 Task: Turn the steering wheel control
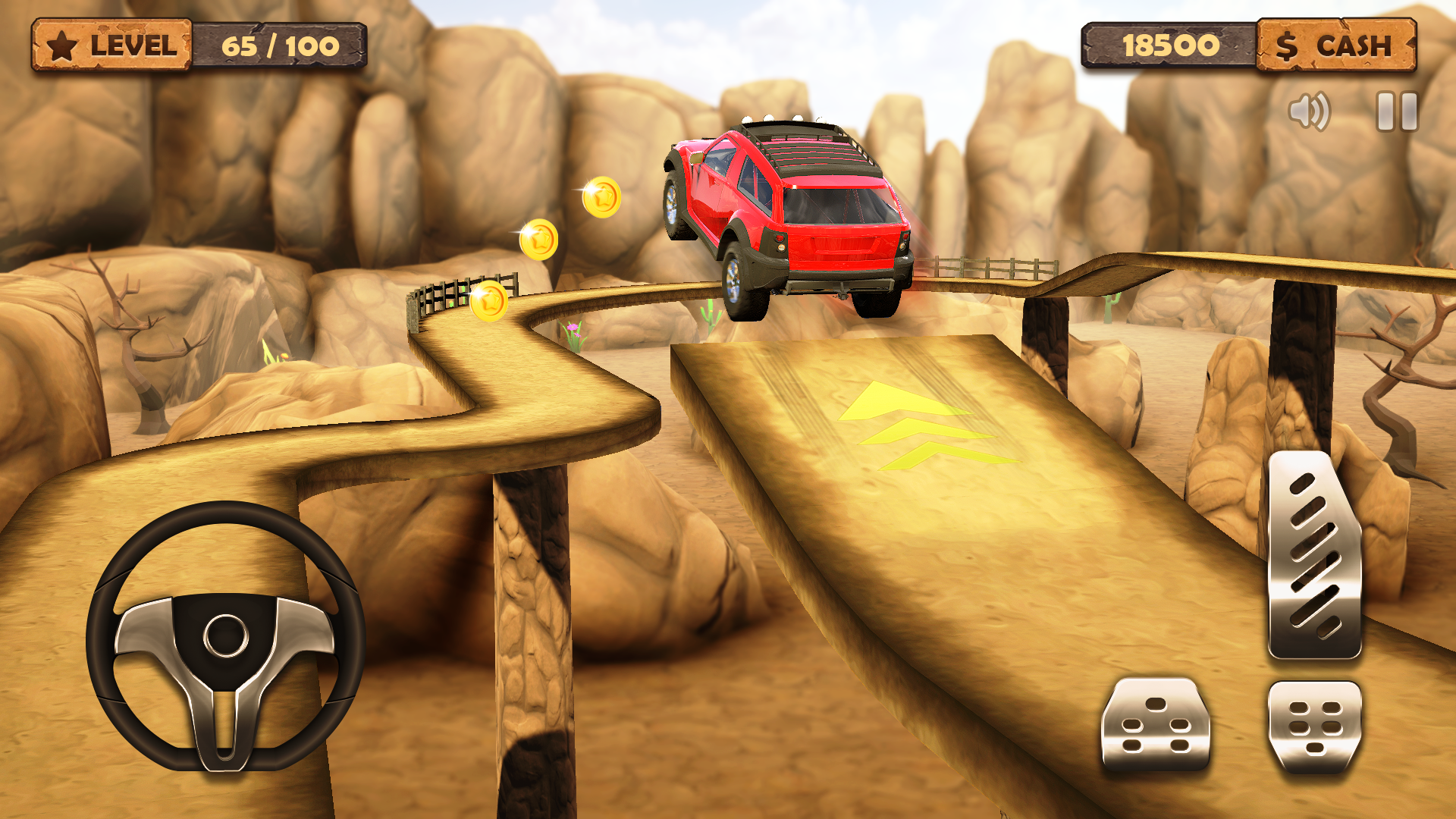coord(225,635)
